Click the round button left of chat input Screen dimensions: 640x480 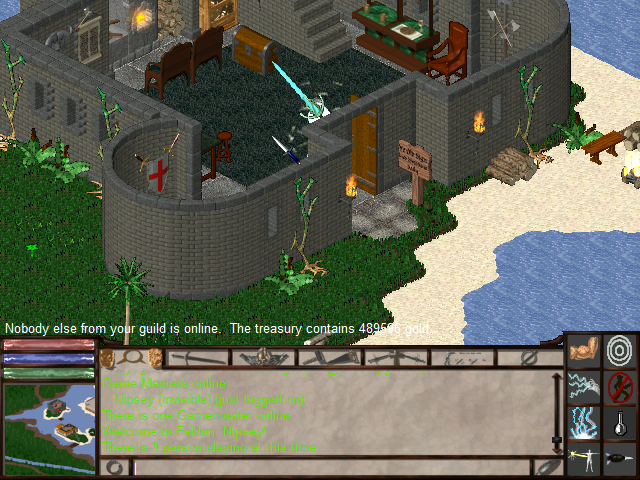(115, 467)
